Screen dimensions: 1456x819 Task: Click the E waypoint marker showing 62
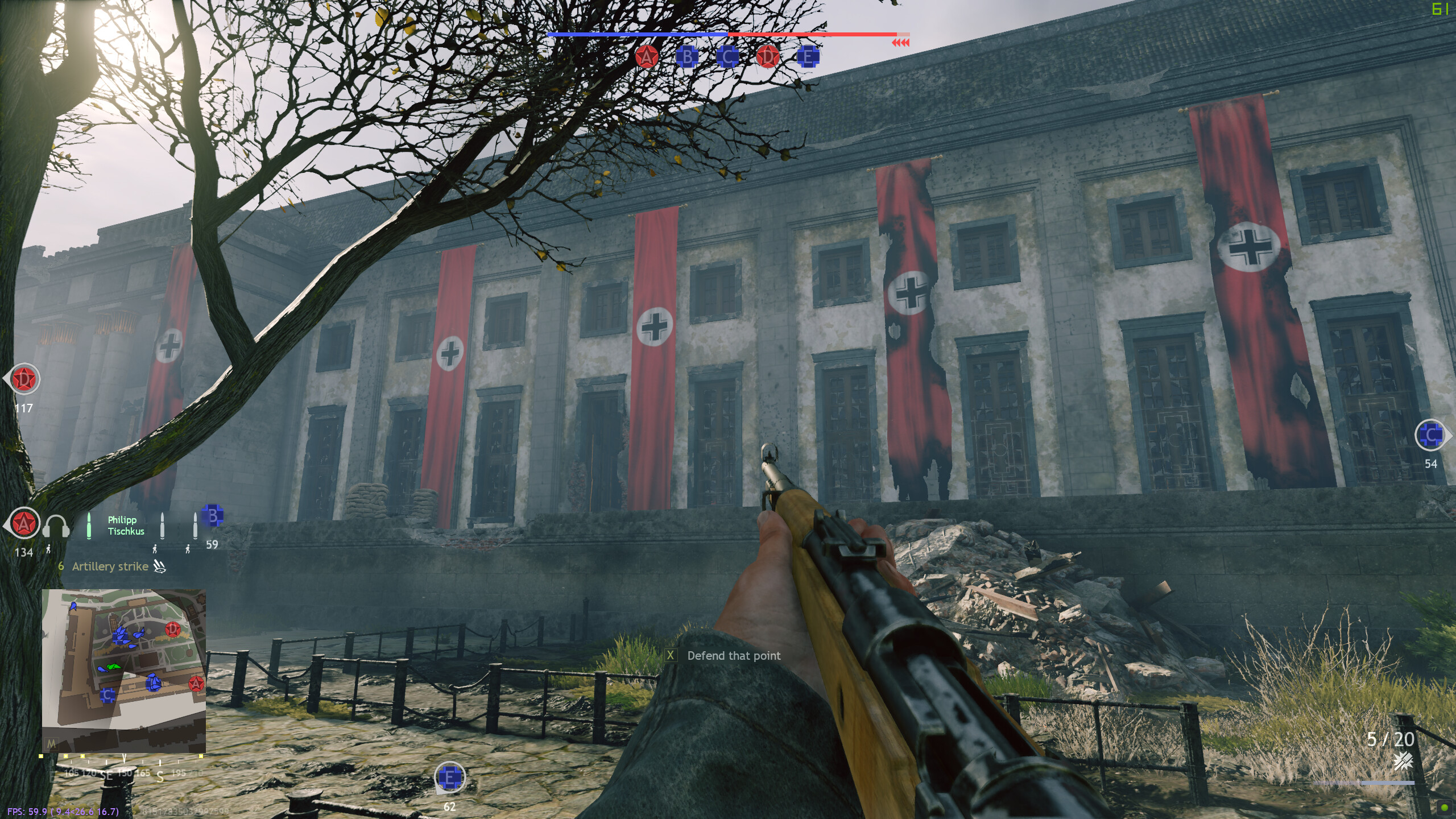(x=449, y=777)
